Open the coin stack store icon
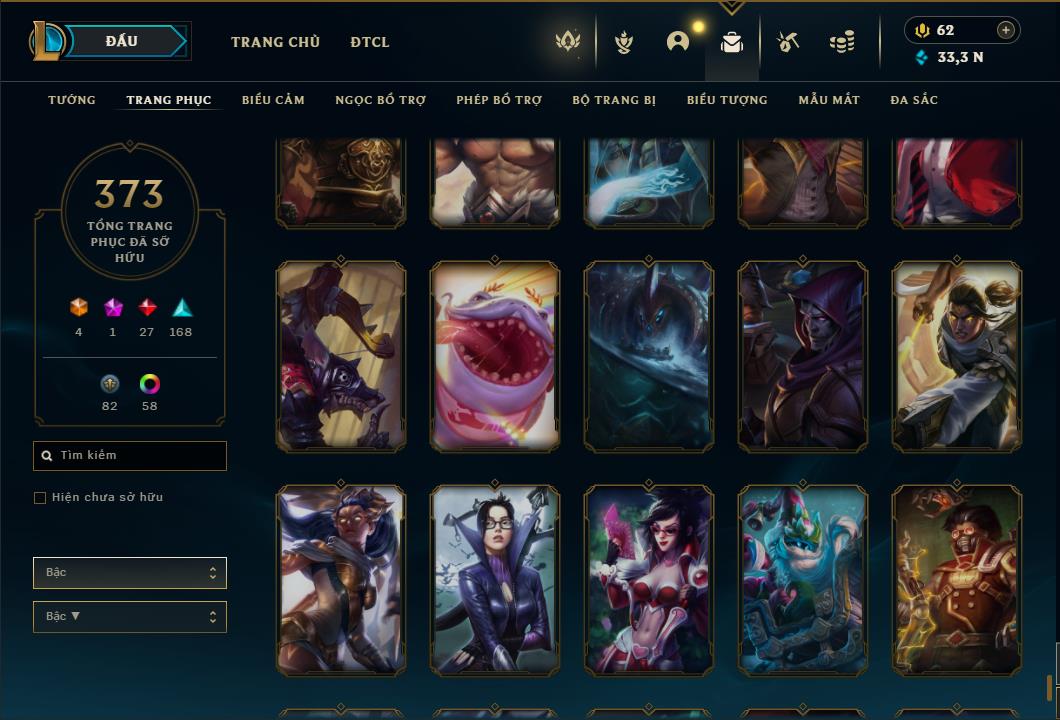 pos(842,42)
